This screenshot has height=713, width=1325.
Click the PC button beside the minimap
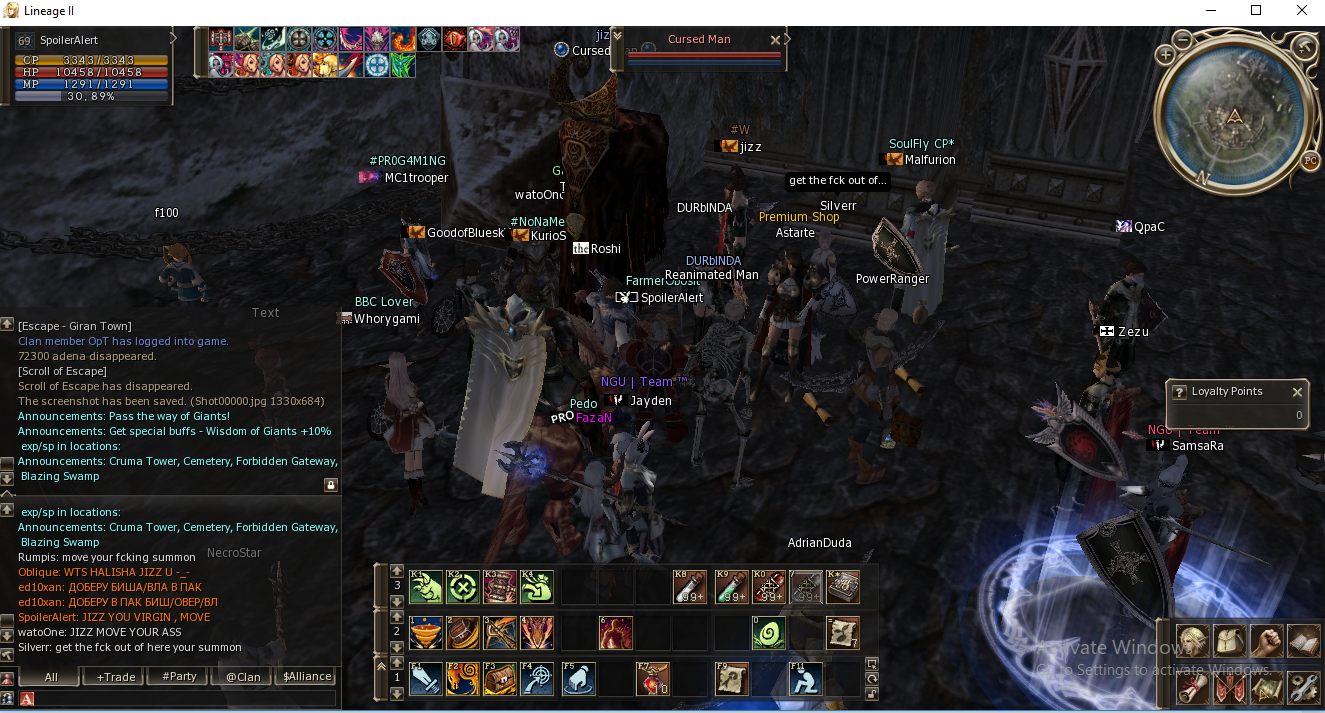pyautogui.click(x=1310, y=160)
